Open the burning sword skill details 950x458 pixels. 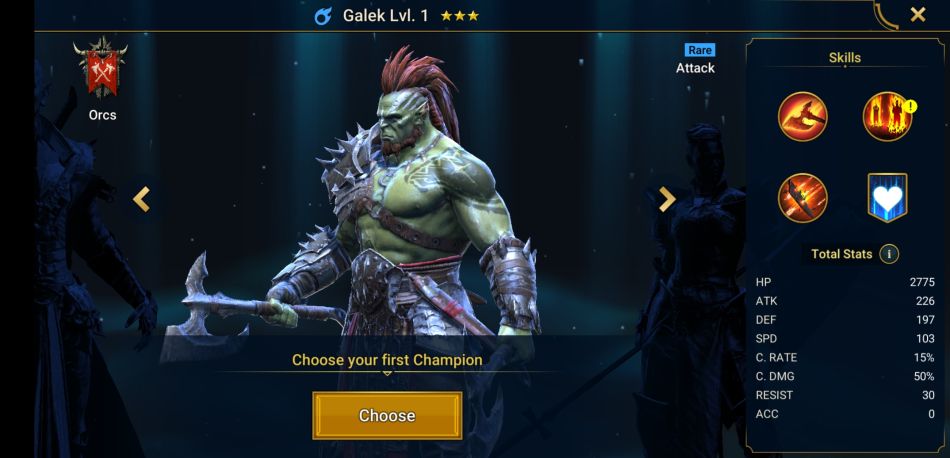803,197
